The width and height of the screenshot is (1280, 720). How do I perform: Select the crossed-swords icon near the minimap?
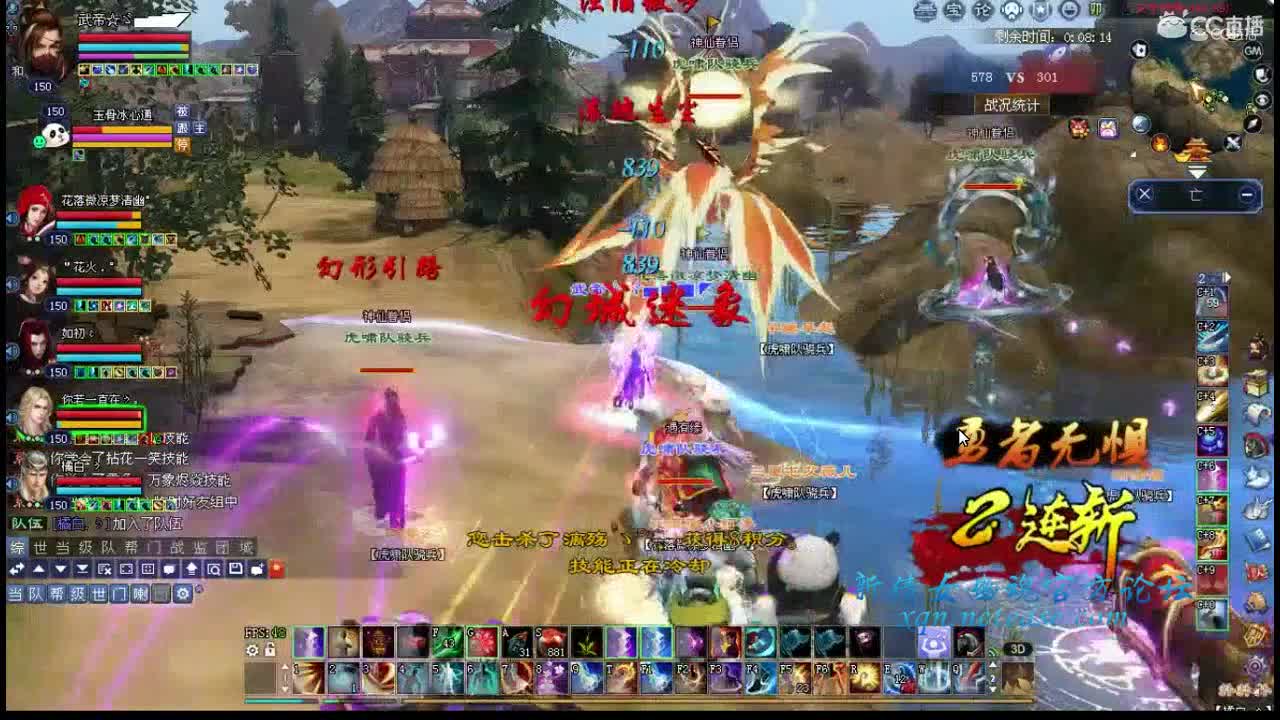(x=1232, y=142)
